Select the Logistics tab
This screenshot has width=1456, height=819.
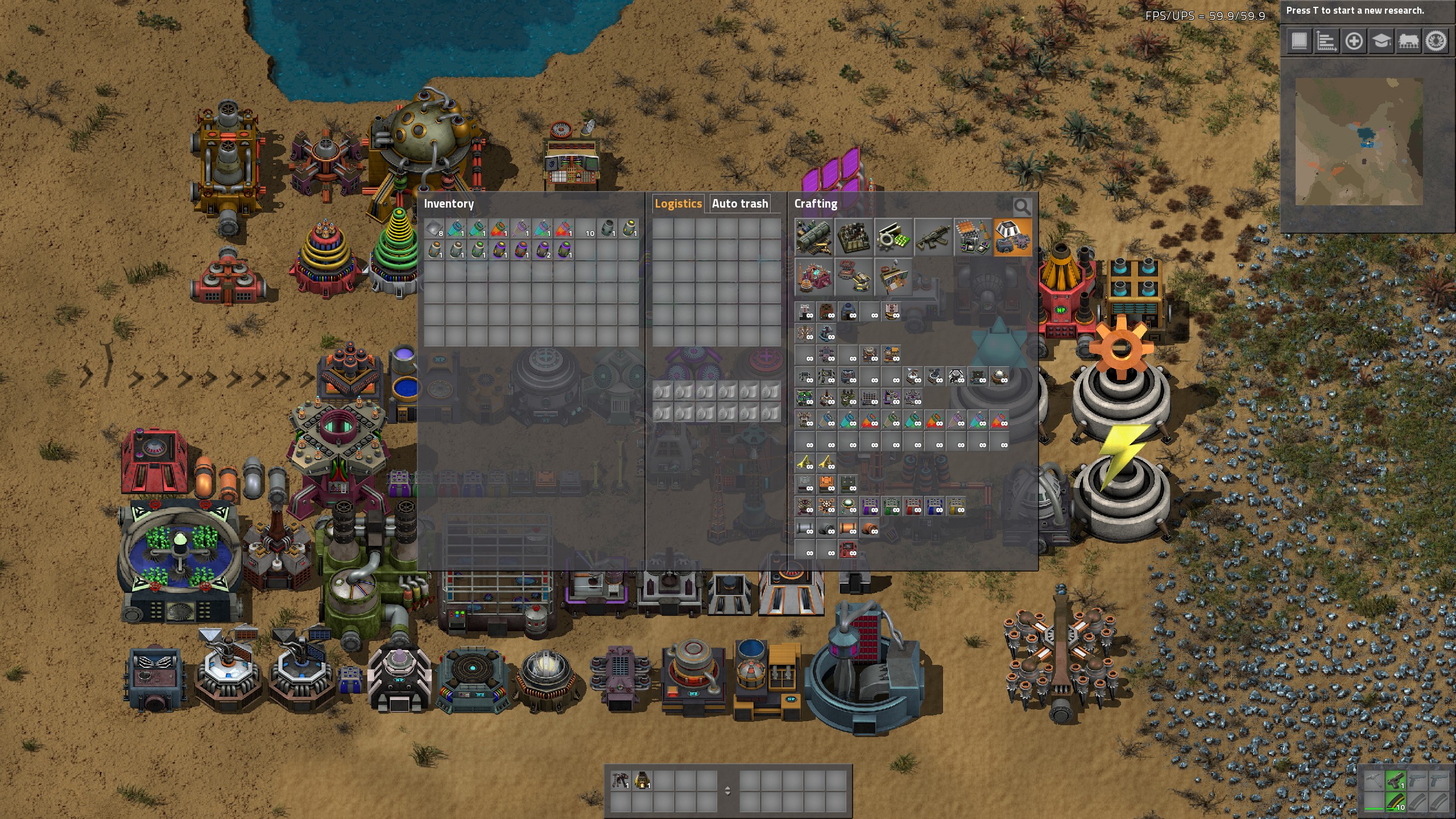point(678,204)
